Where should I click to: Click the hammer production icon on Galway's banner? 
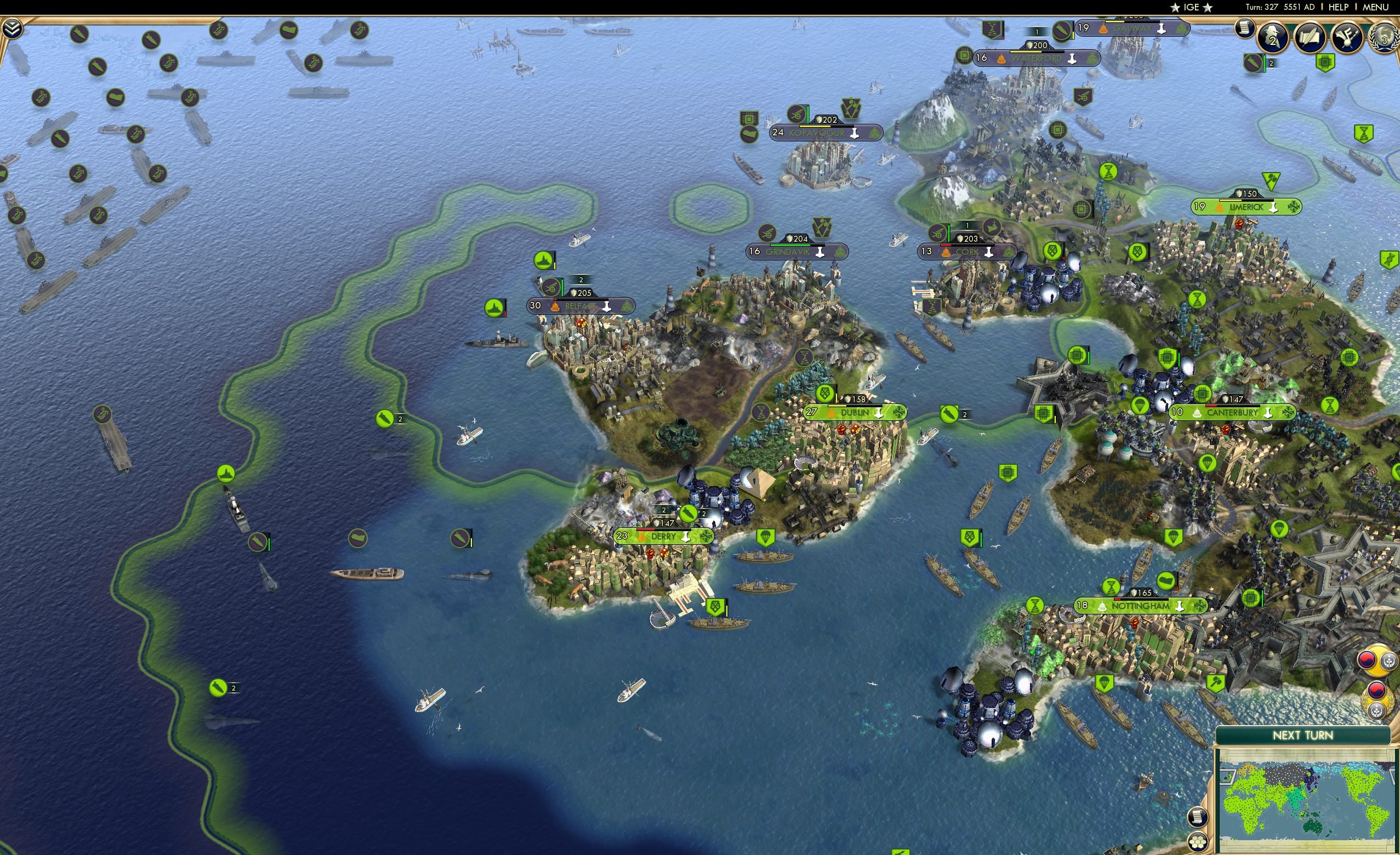pos(1162,29)
